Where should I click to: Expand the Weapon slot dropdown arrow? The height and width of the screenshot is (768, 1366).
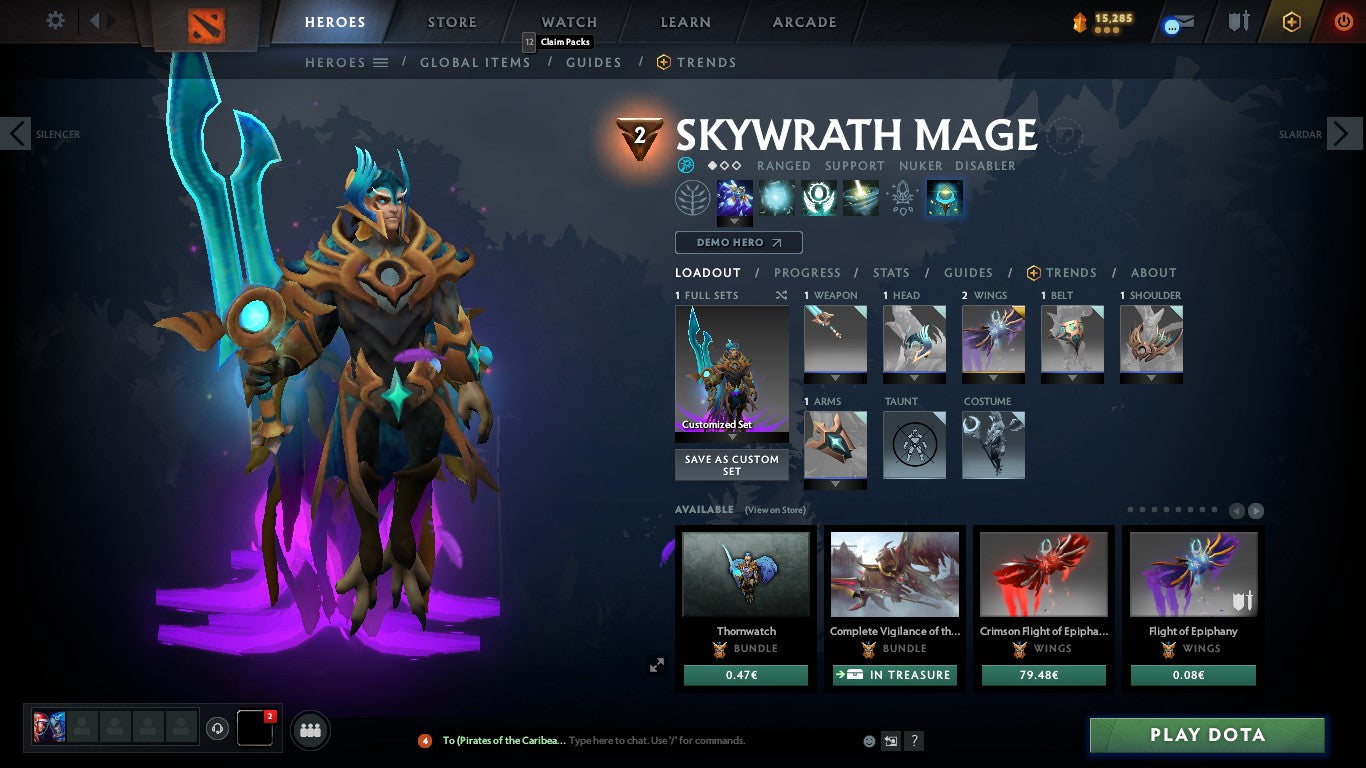point(835,378)
